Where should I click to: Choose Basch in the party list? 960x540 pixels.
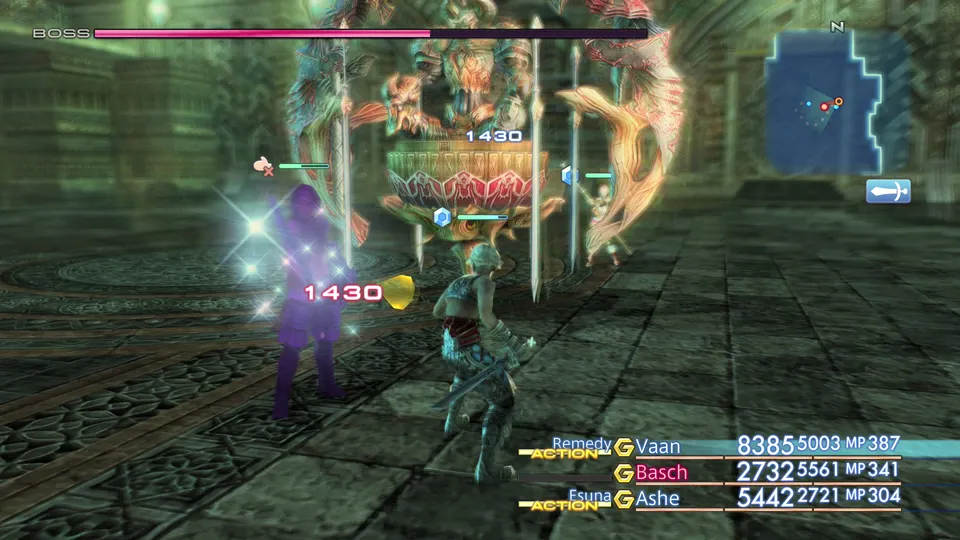pos(662,471)
